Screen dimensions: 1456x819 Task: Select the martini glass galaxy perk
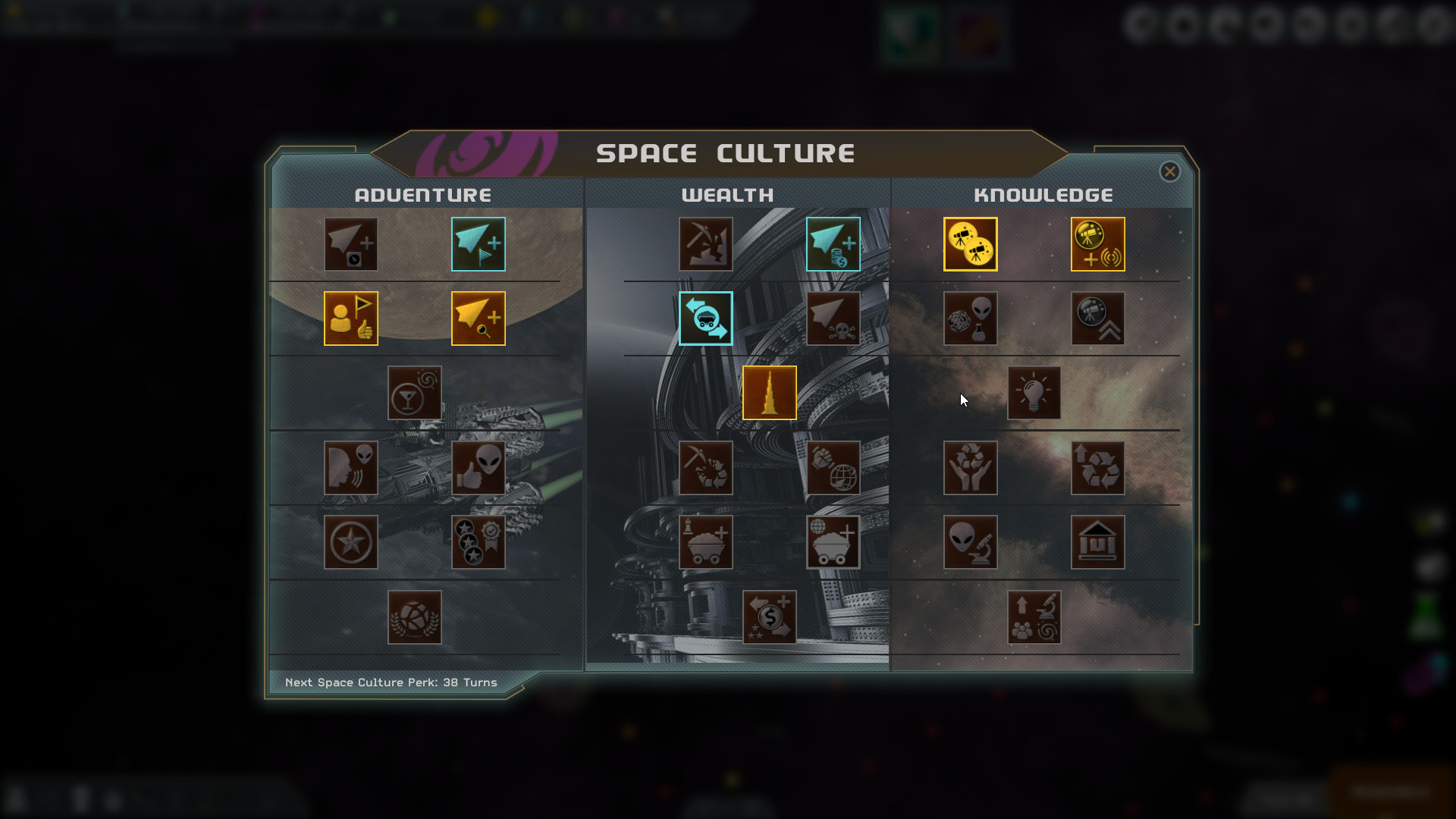(x=414, y=393)
